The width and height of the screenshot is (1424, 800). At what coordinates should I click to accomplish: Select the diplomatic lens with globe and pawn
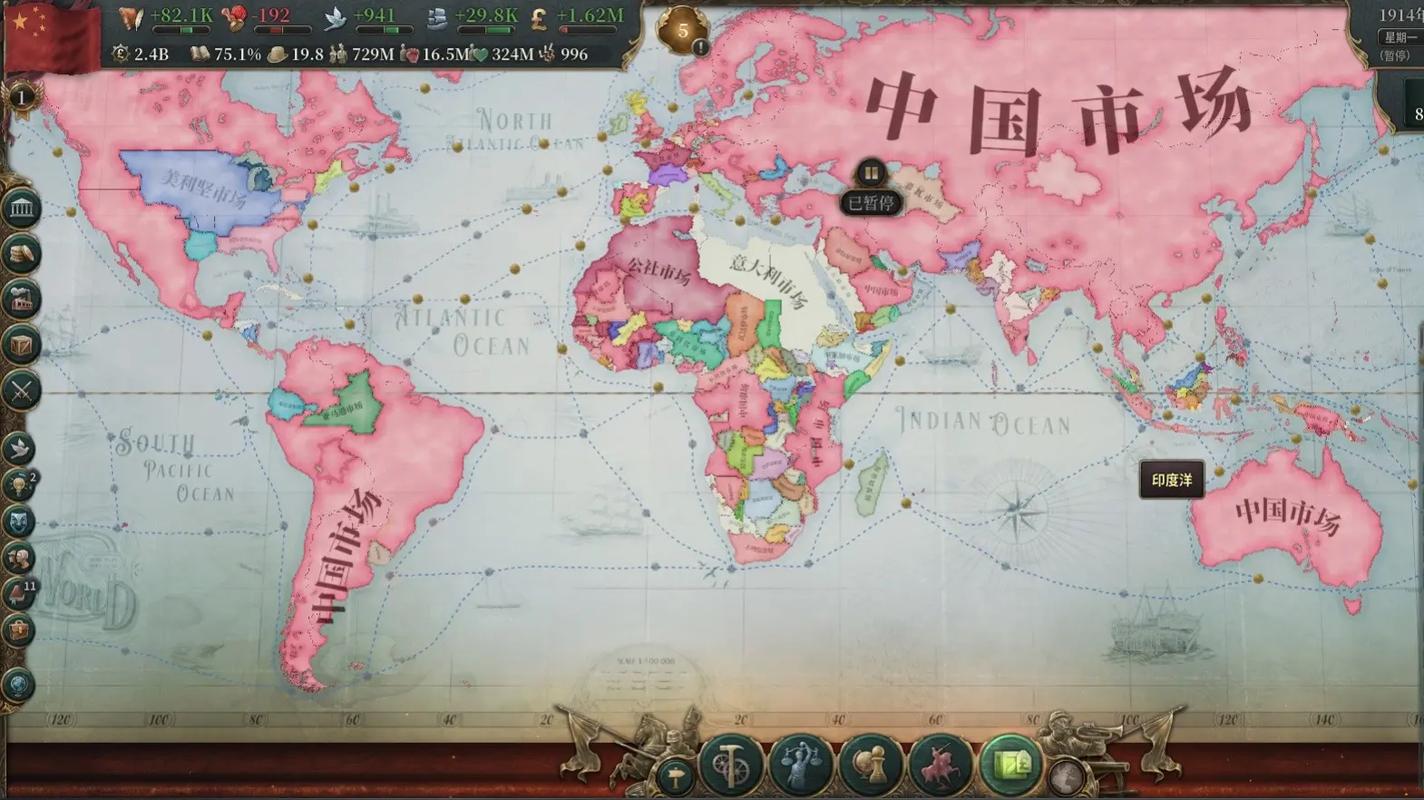(872, 767)
